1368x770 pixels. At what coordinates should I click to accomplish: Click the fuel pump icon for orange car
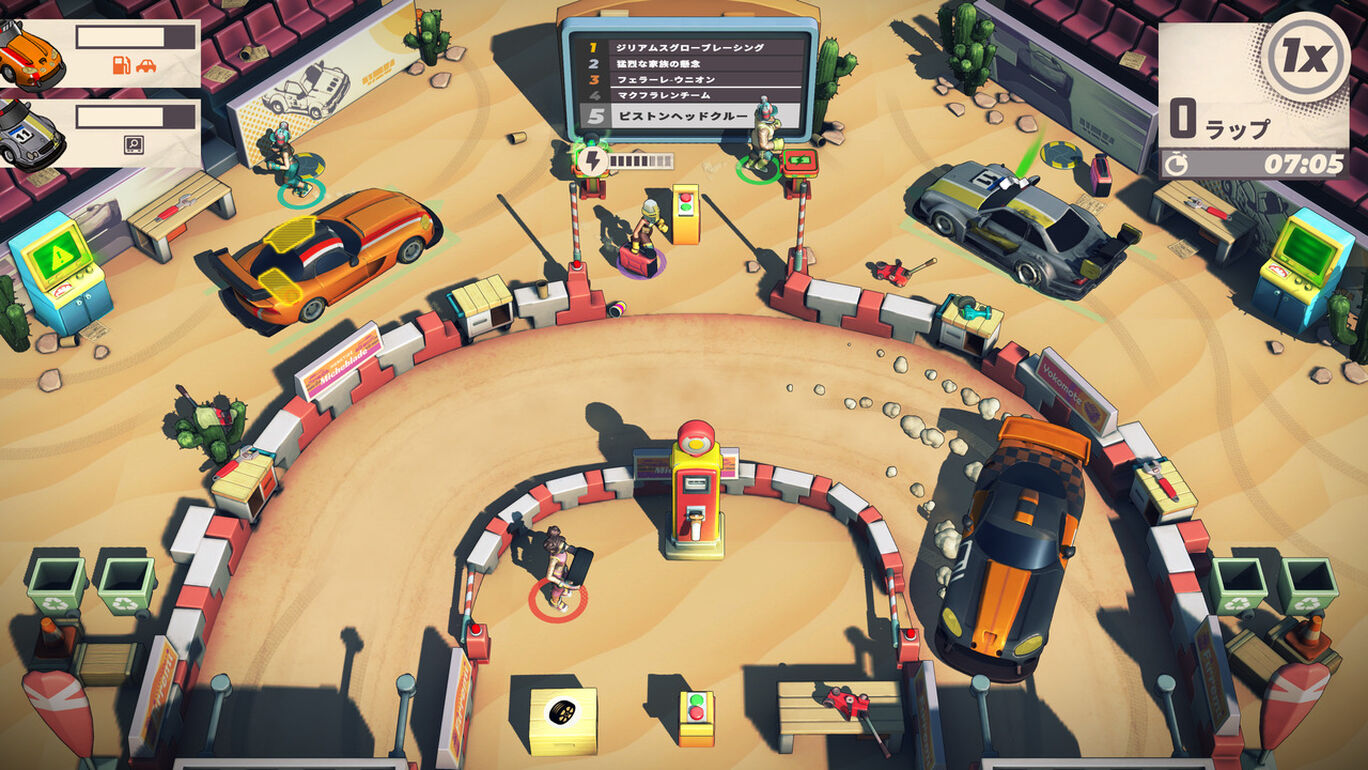pyautogui.click(x=122, y=66)
